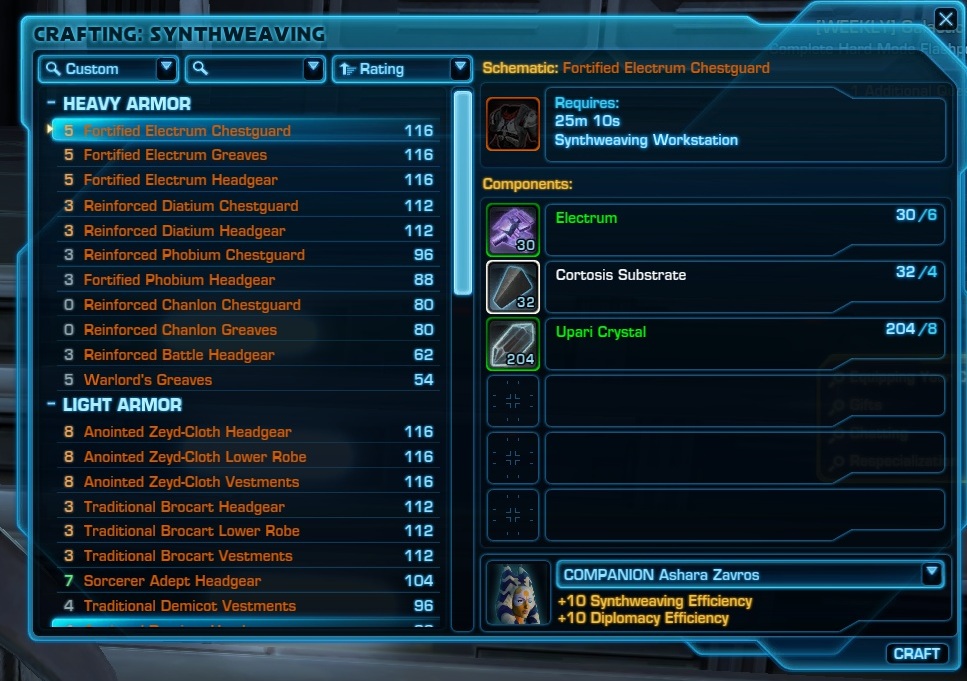The image size is (967, 681).
Task: Craft the selected schematic
Action: click(917, 653)
